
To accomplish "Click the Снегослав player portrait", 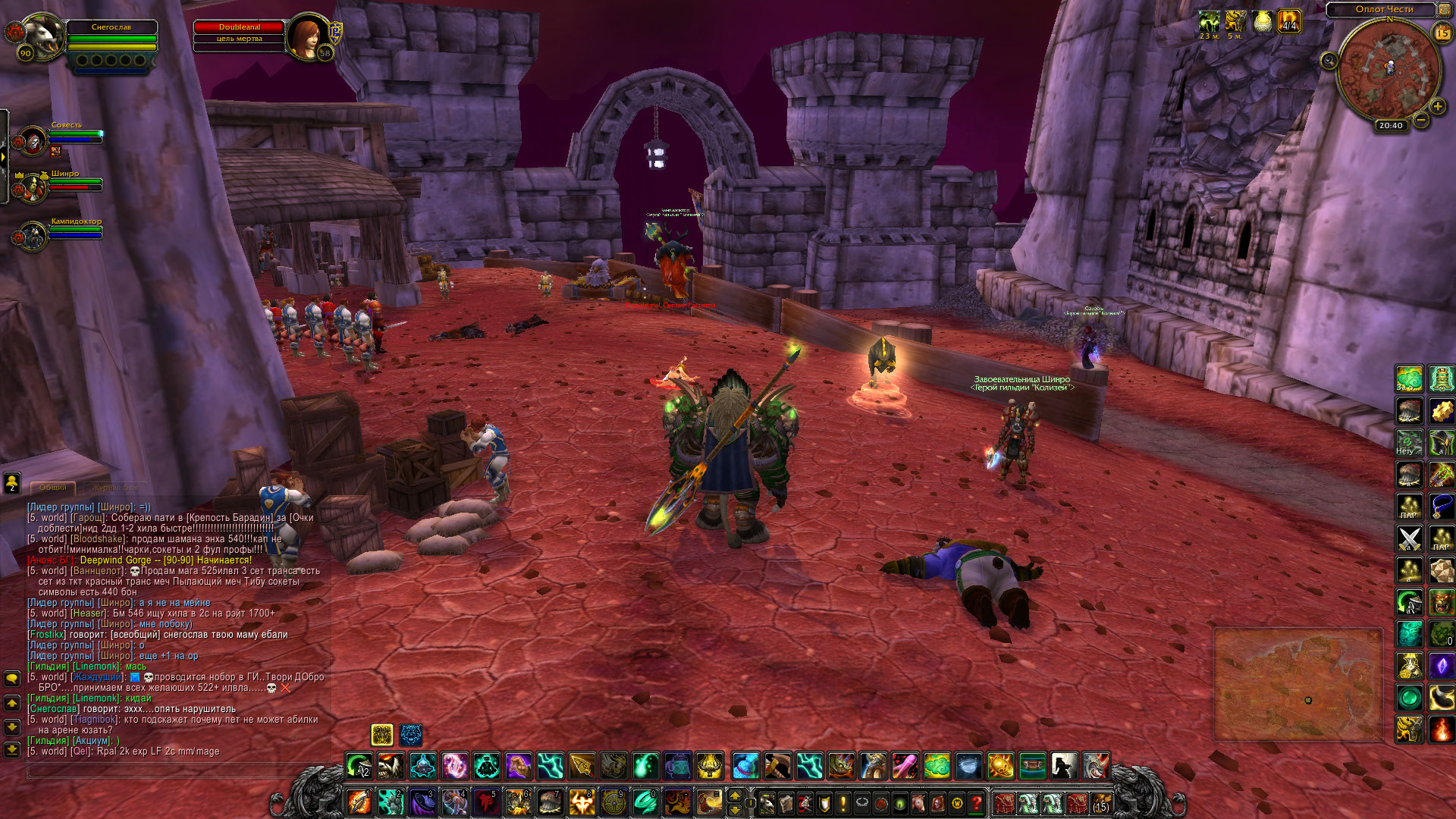I will 43,35.
